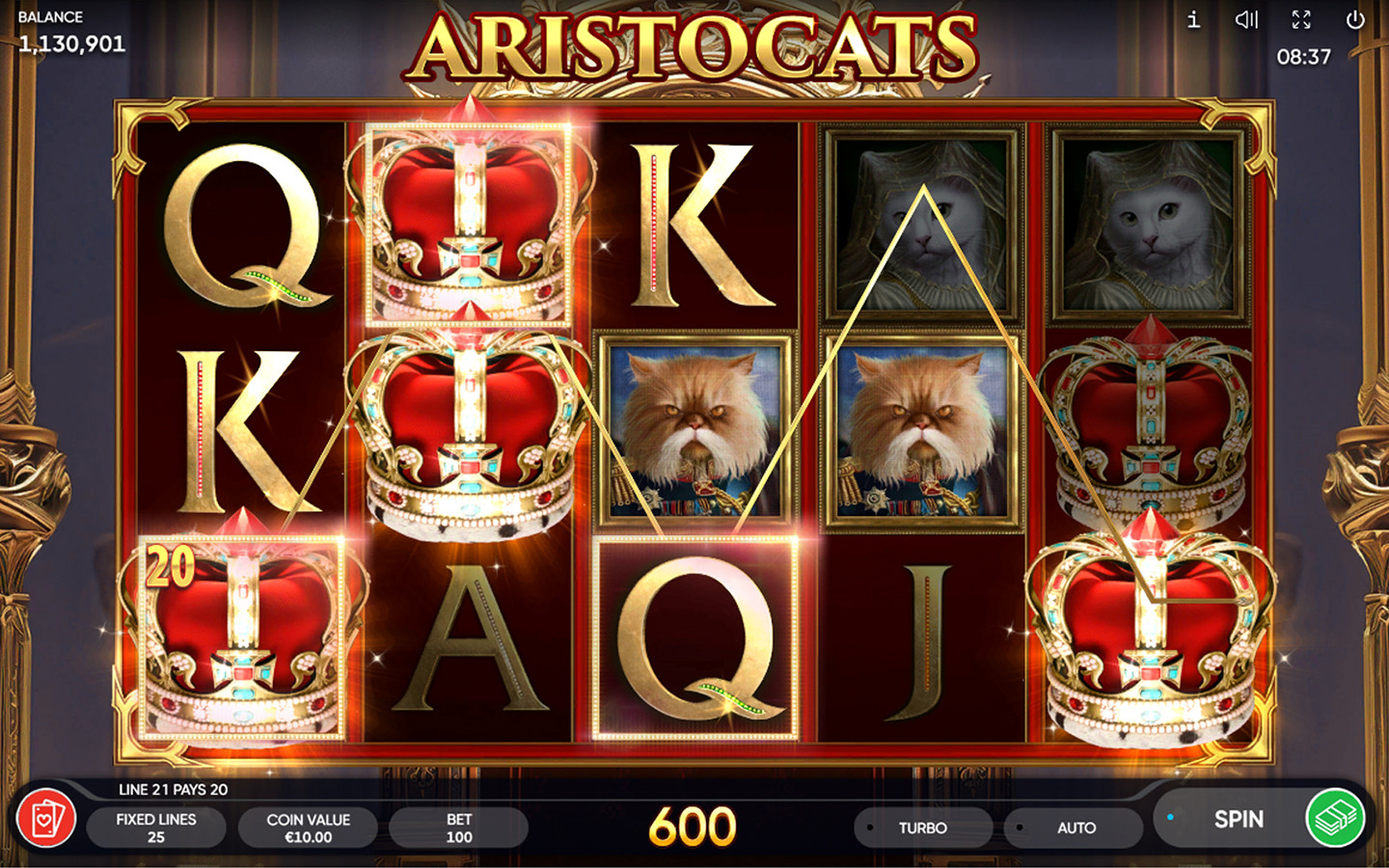
Task: Expand the Fixed Lines panel
Action: [x=156, y=826]
